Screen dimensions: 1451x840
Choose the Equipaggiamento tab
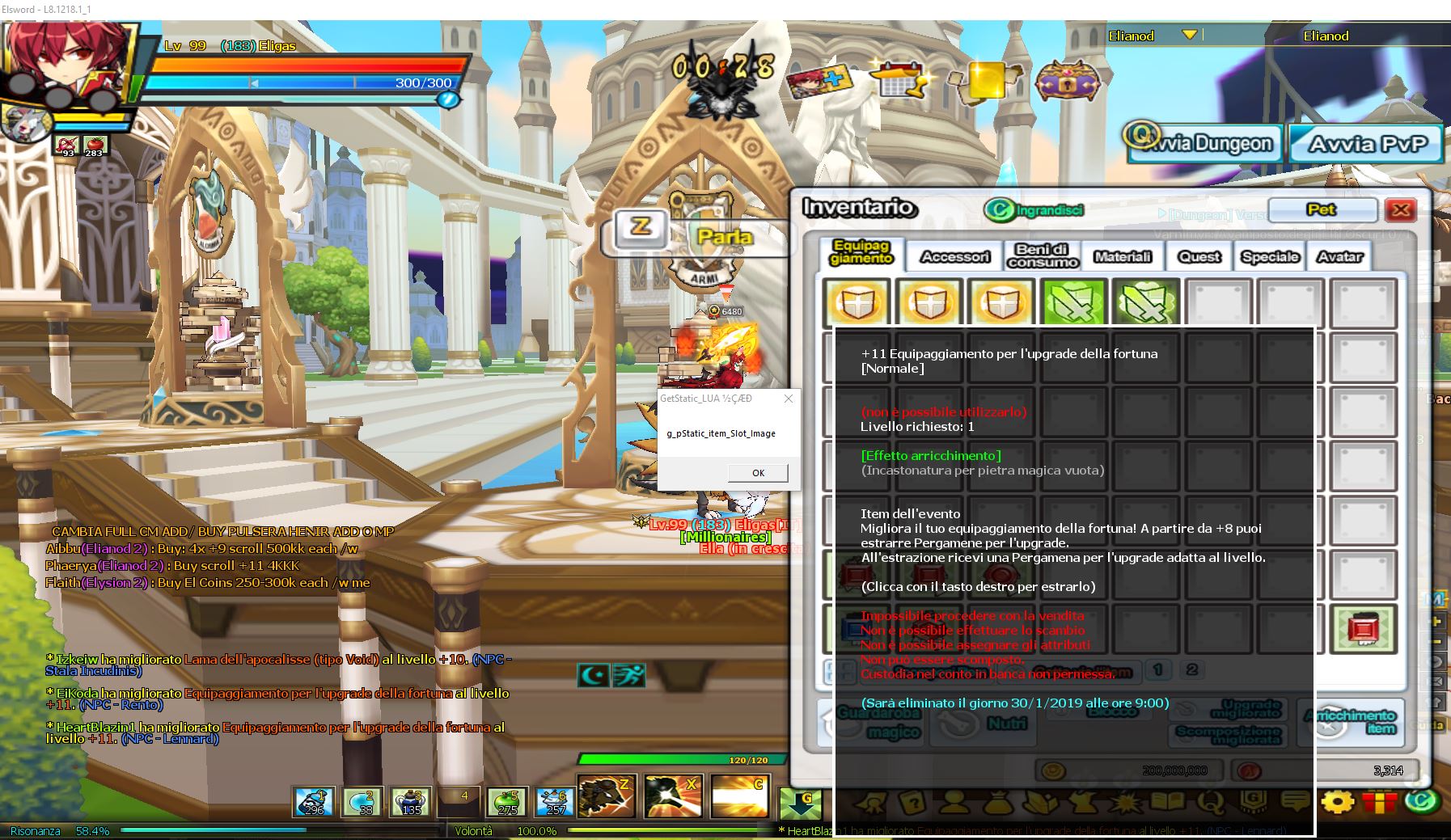[861, 252]
